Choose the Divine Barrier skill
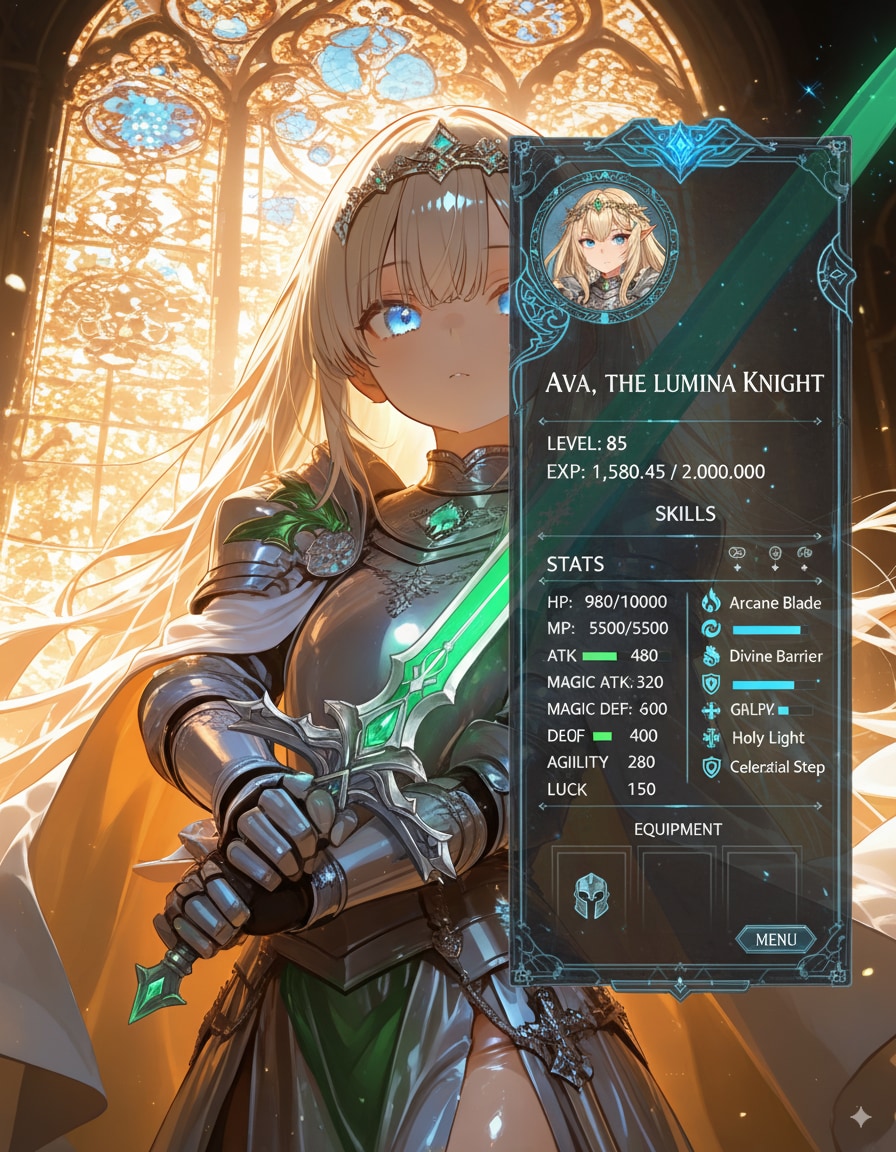The height and width of the screenshot is (1152, 896). 775,656
